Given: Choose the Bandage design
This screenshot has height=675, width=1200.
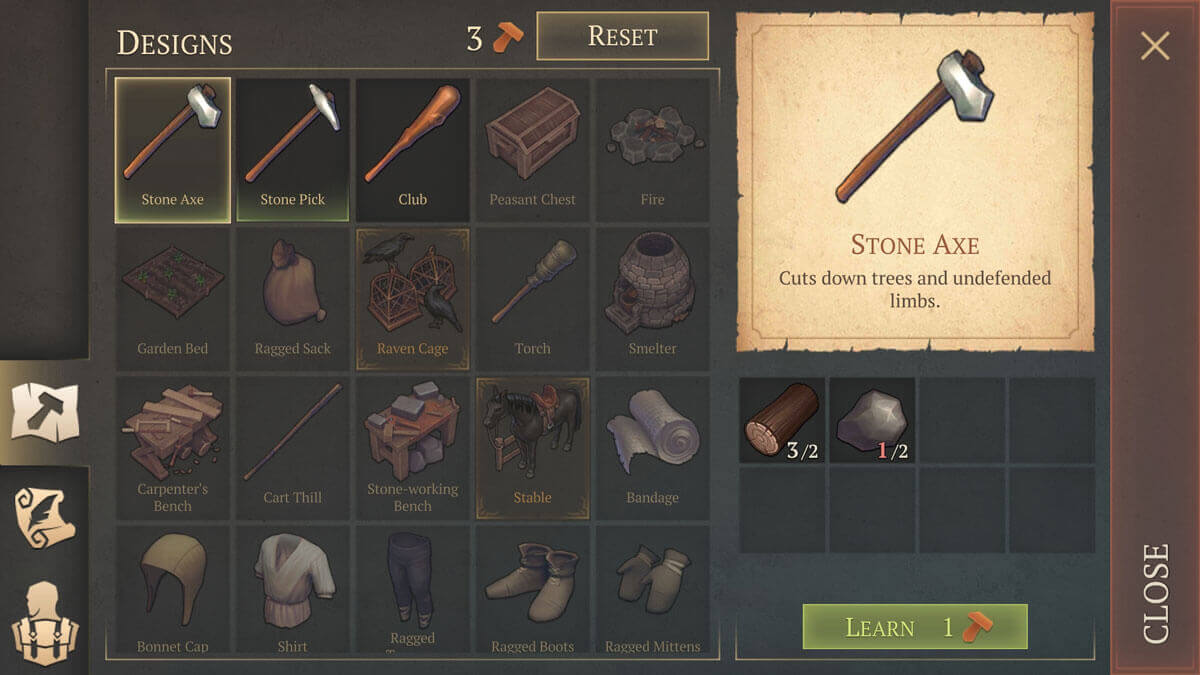Looking at the screenshot, I should pyautogui.click(x=652, y=447).
